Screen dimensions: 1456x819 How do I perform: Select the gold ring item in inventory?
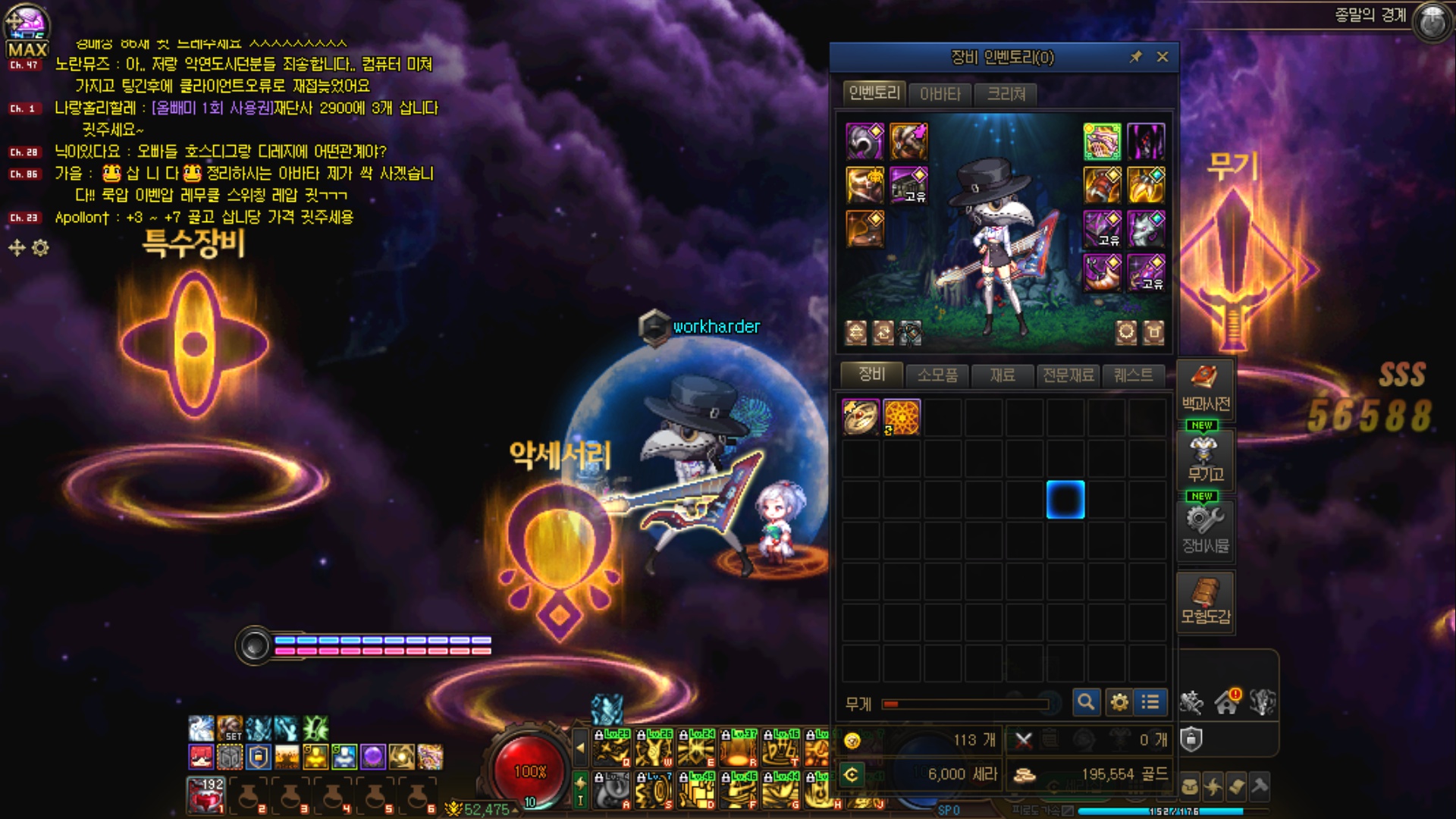click(x=861, y=417)
